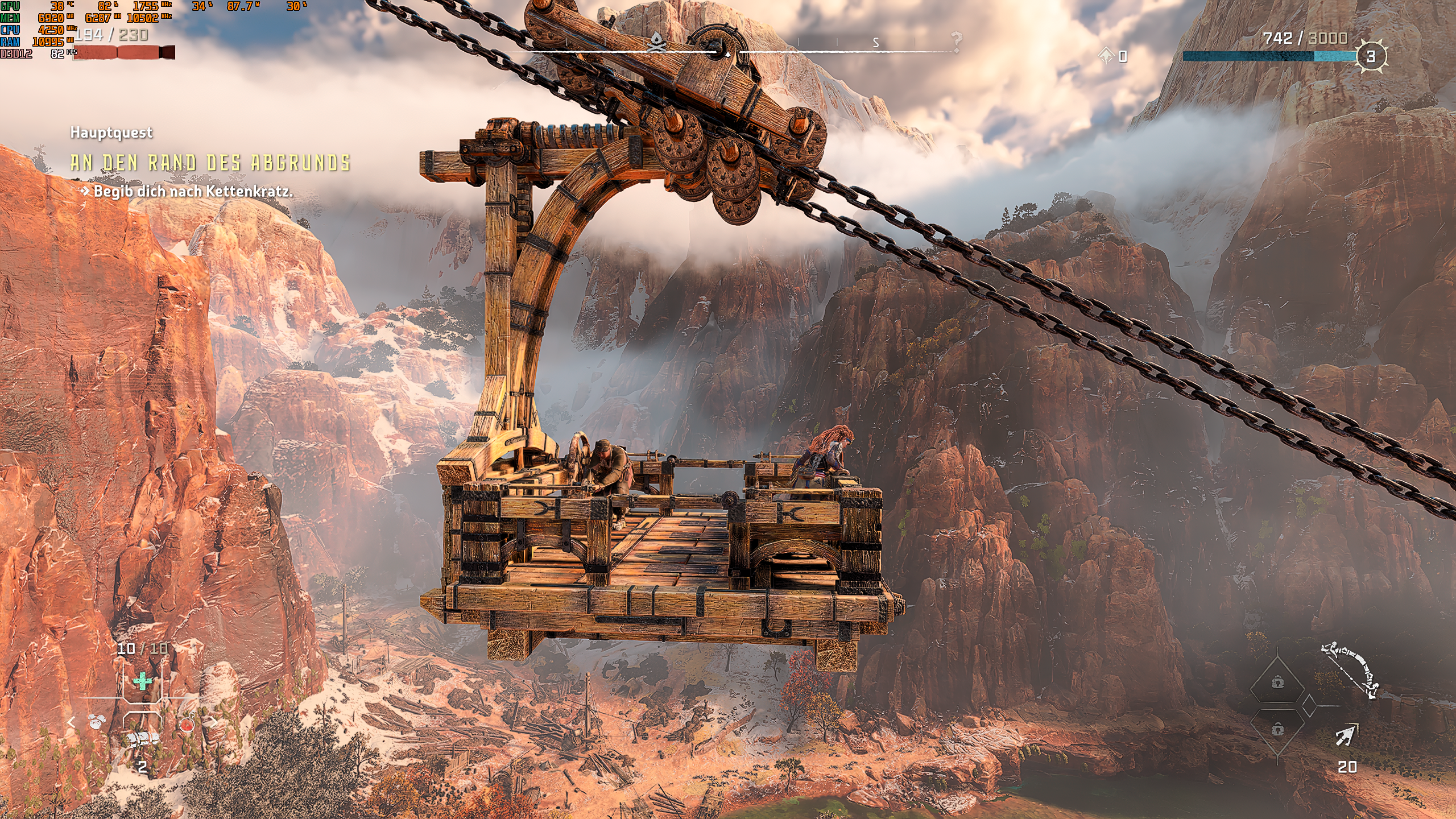Select the question mark marker on the compass

tap(957, 42)
